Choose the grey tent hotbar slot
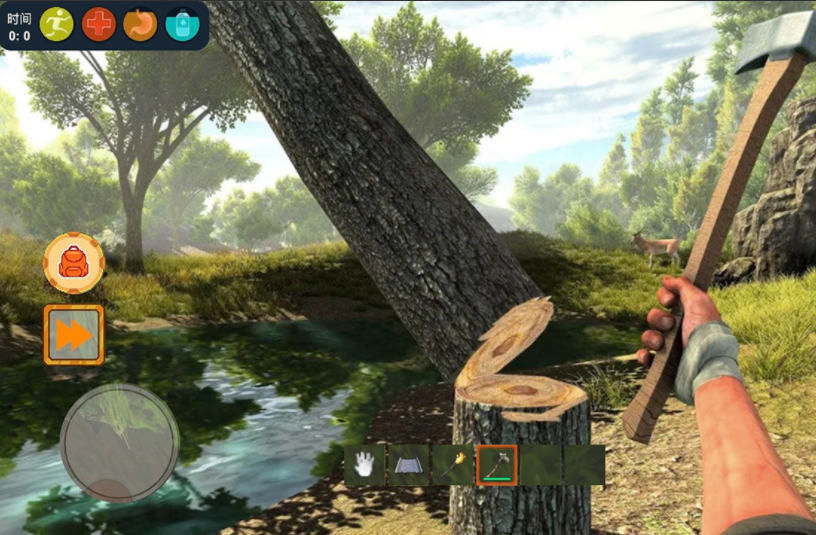 (408, 465)
